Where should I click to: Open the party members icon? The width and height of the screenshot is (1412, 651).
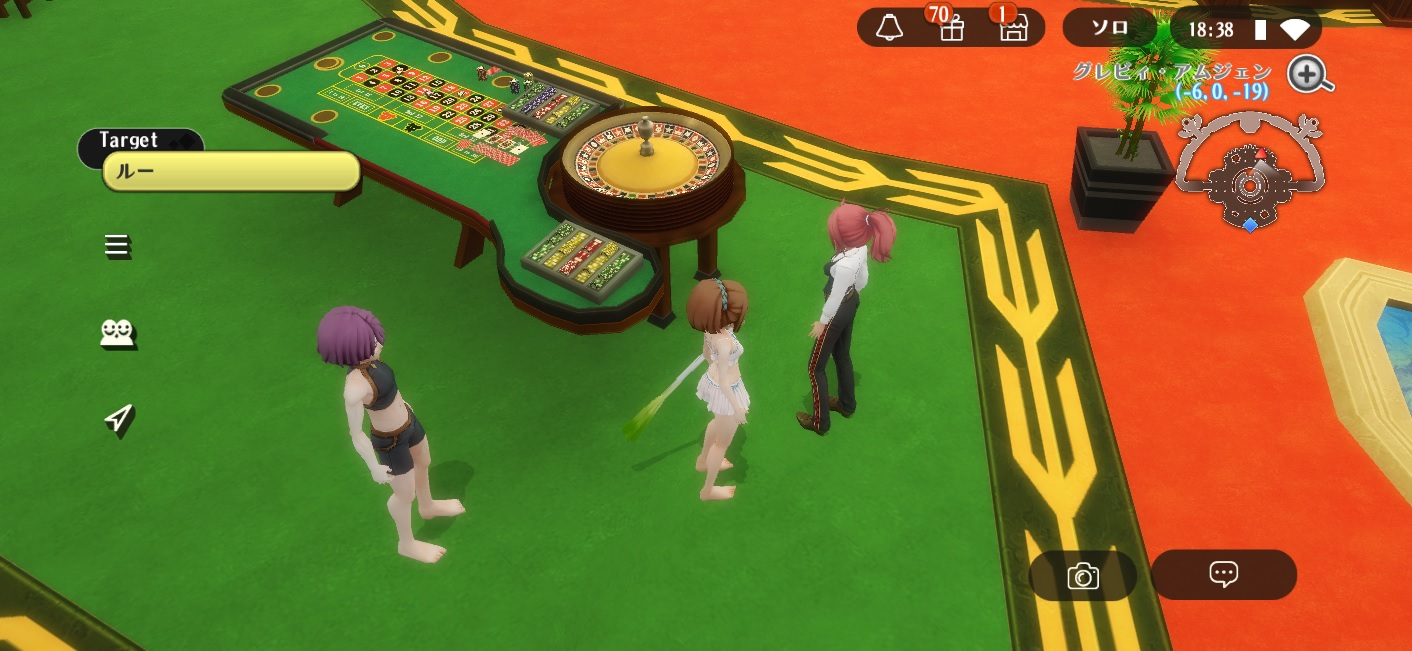coord(118,334)
